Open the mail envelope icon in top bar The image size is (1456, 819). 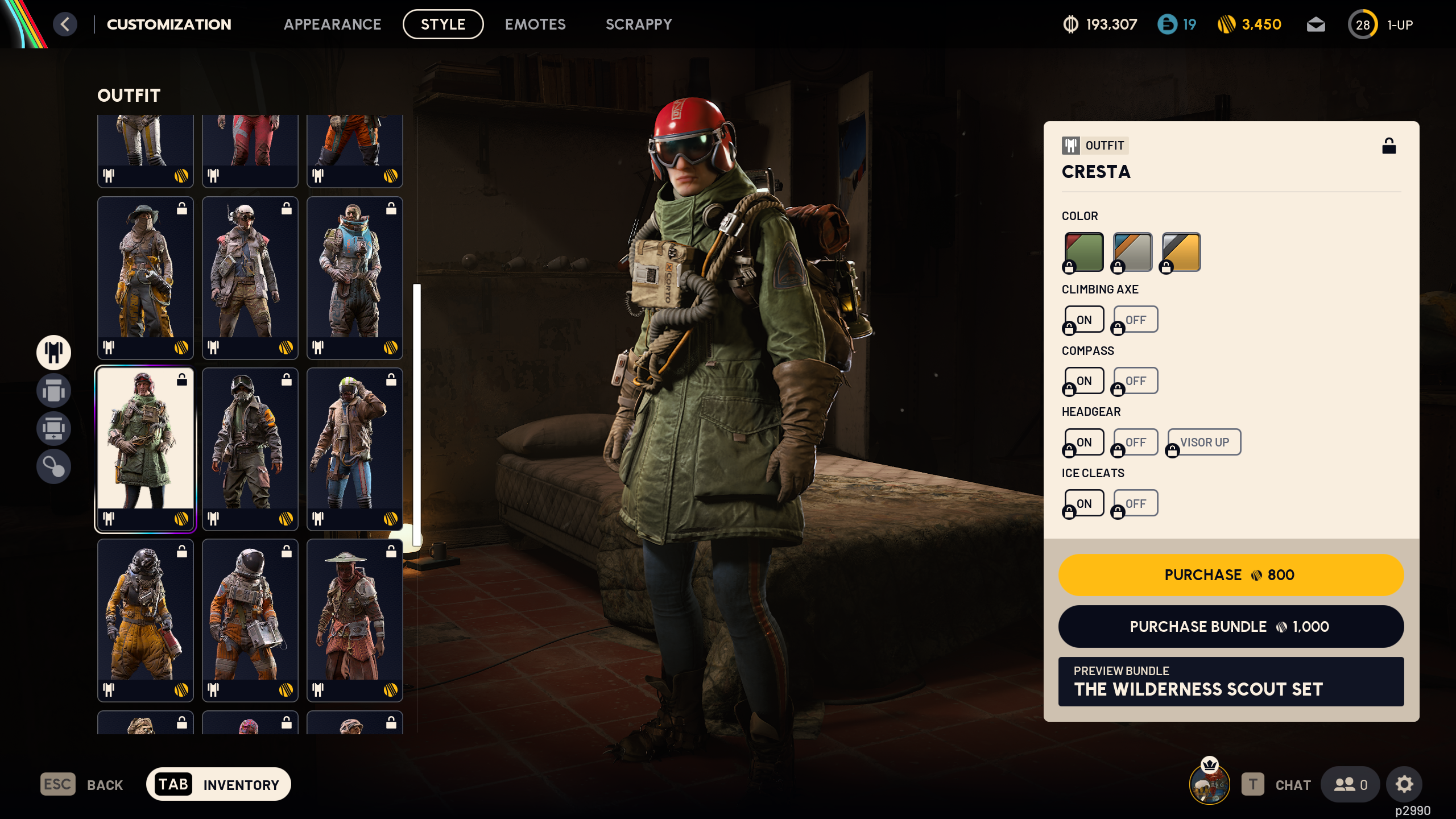click(1316, 24)
